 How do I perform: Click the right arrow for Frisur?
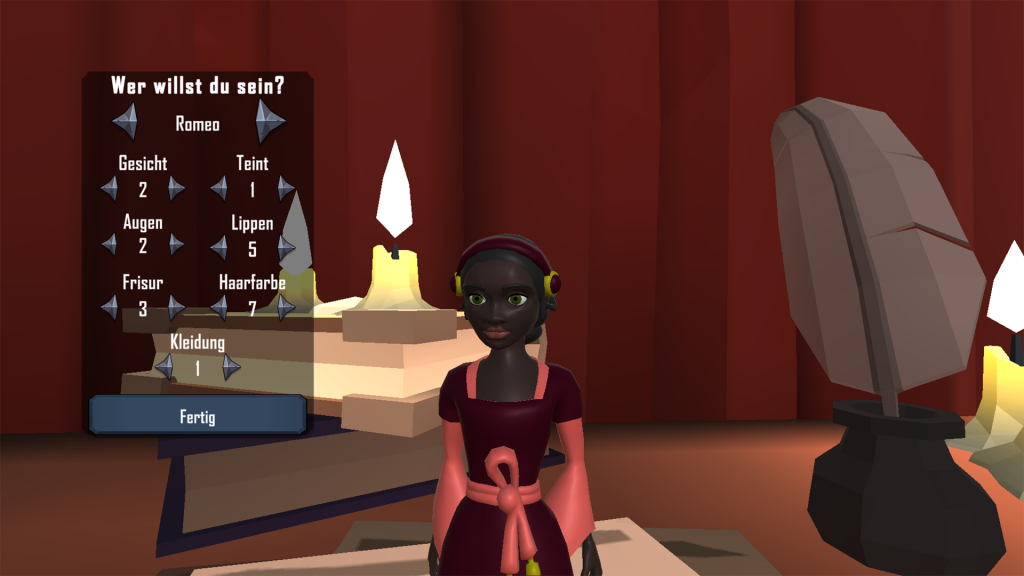click(177, 307)
